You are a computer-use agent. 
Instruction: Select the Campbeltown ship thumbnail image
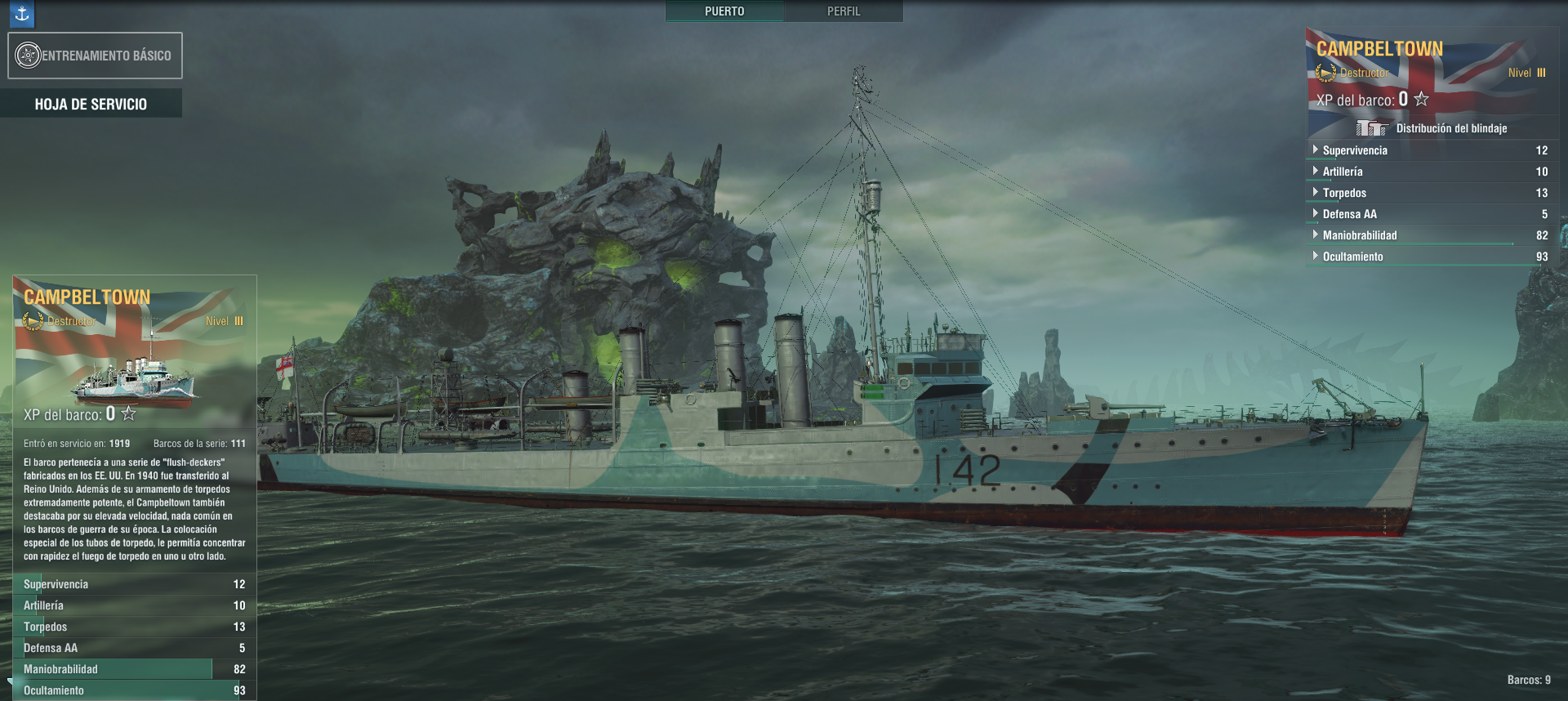click(x=135, y=379)
